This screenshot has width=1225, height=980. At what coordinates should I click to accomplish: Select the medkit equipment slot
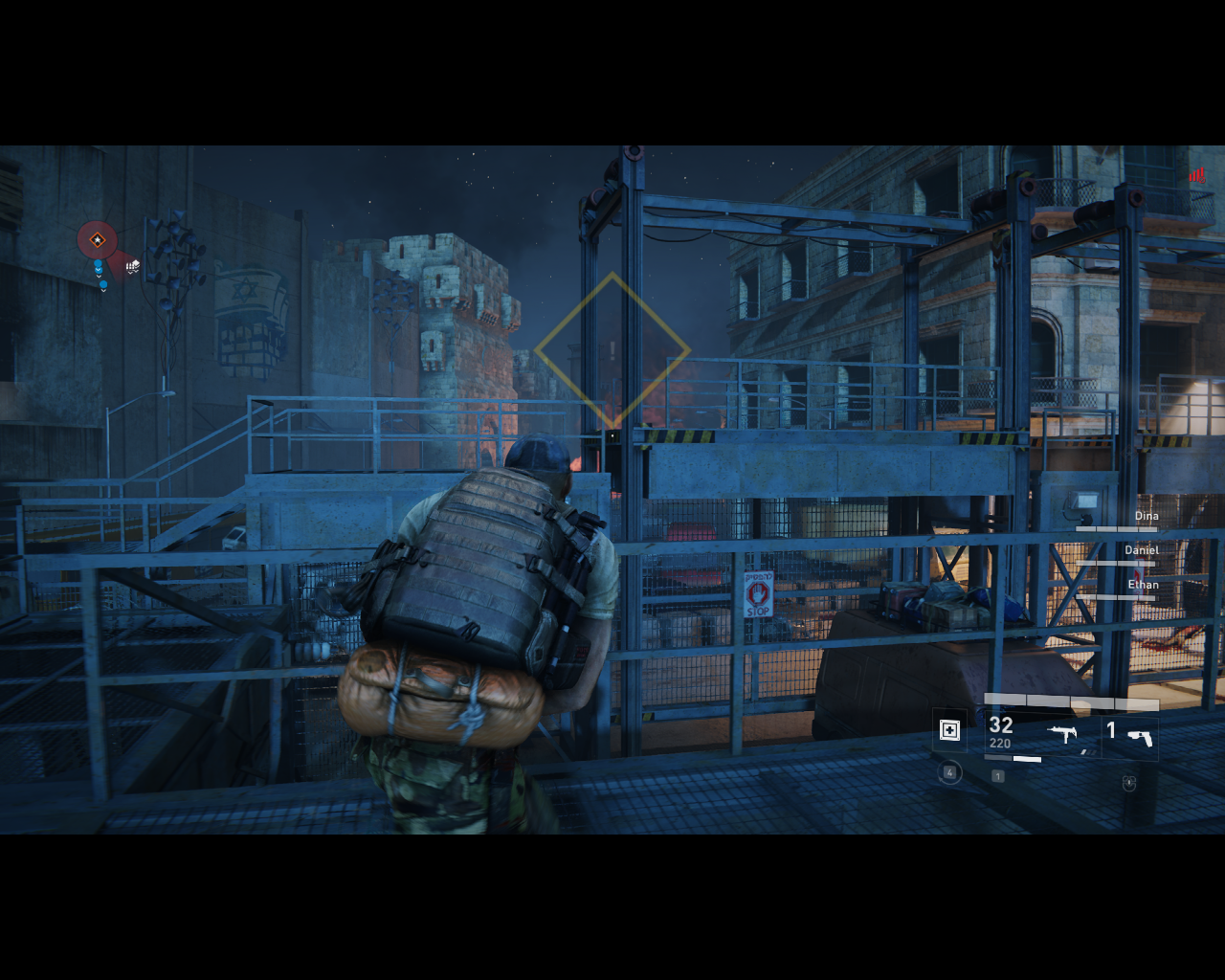(949, 731)
